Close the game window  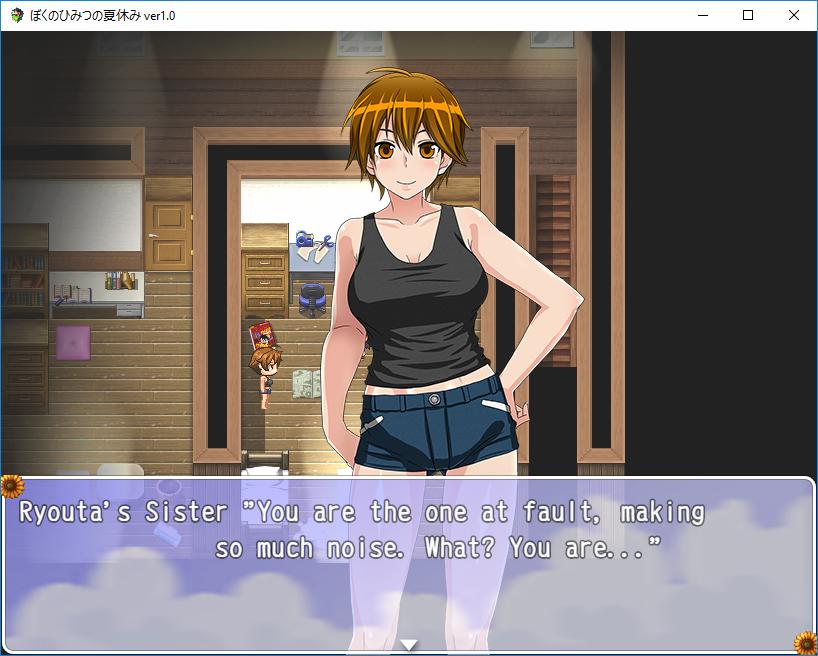click(x=794, y=15)
